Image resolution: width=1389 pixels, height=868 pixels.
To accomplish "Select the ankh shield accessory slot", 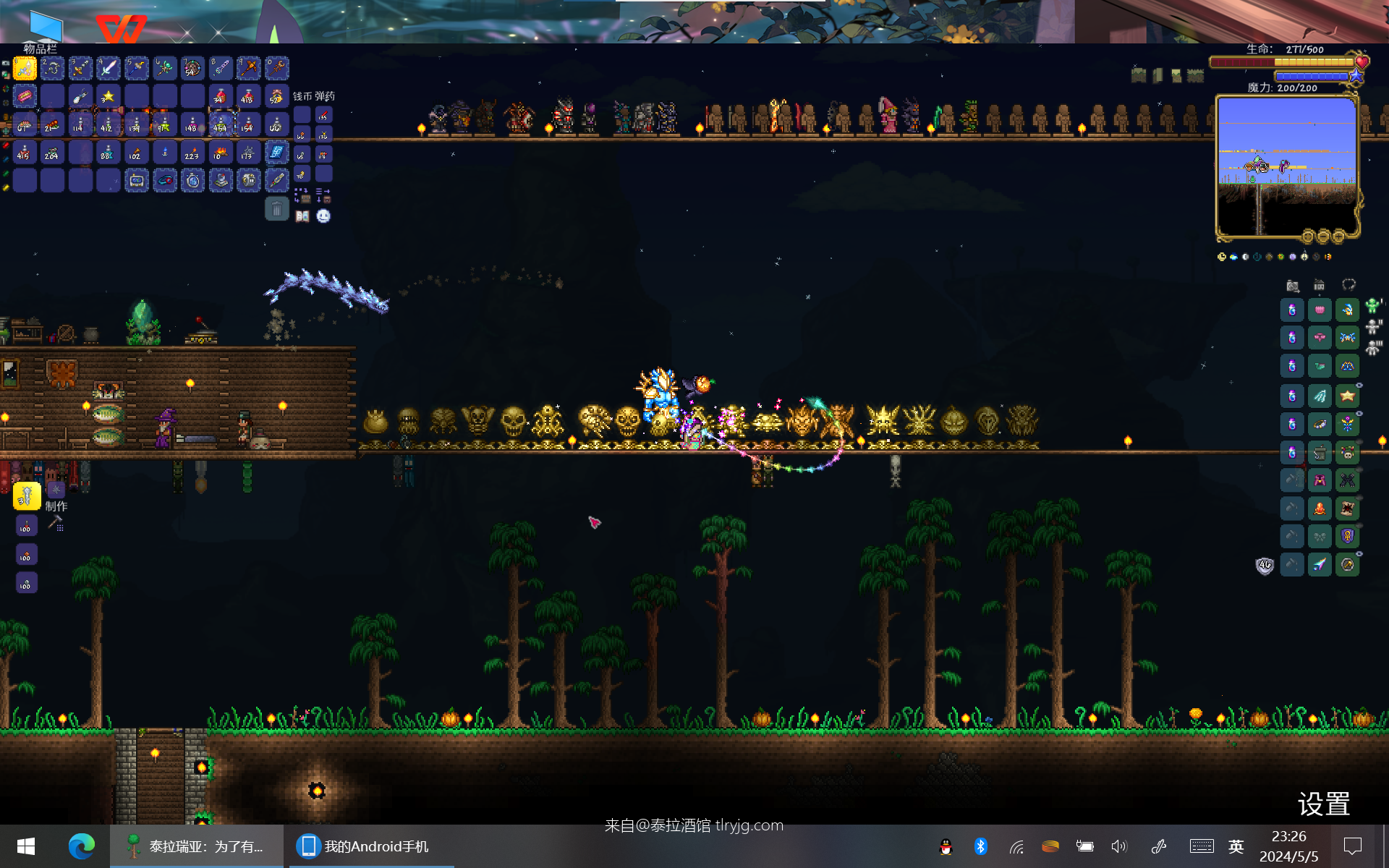I will 1347,536.
